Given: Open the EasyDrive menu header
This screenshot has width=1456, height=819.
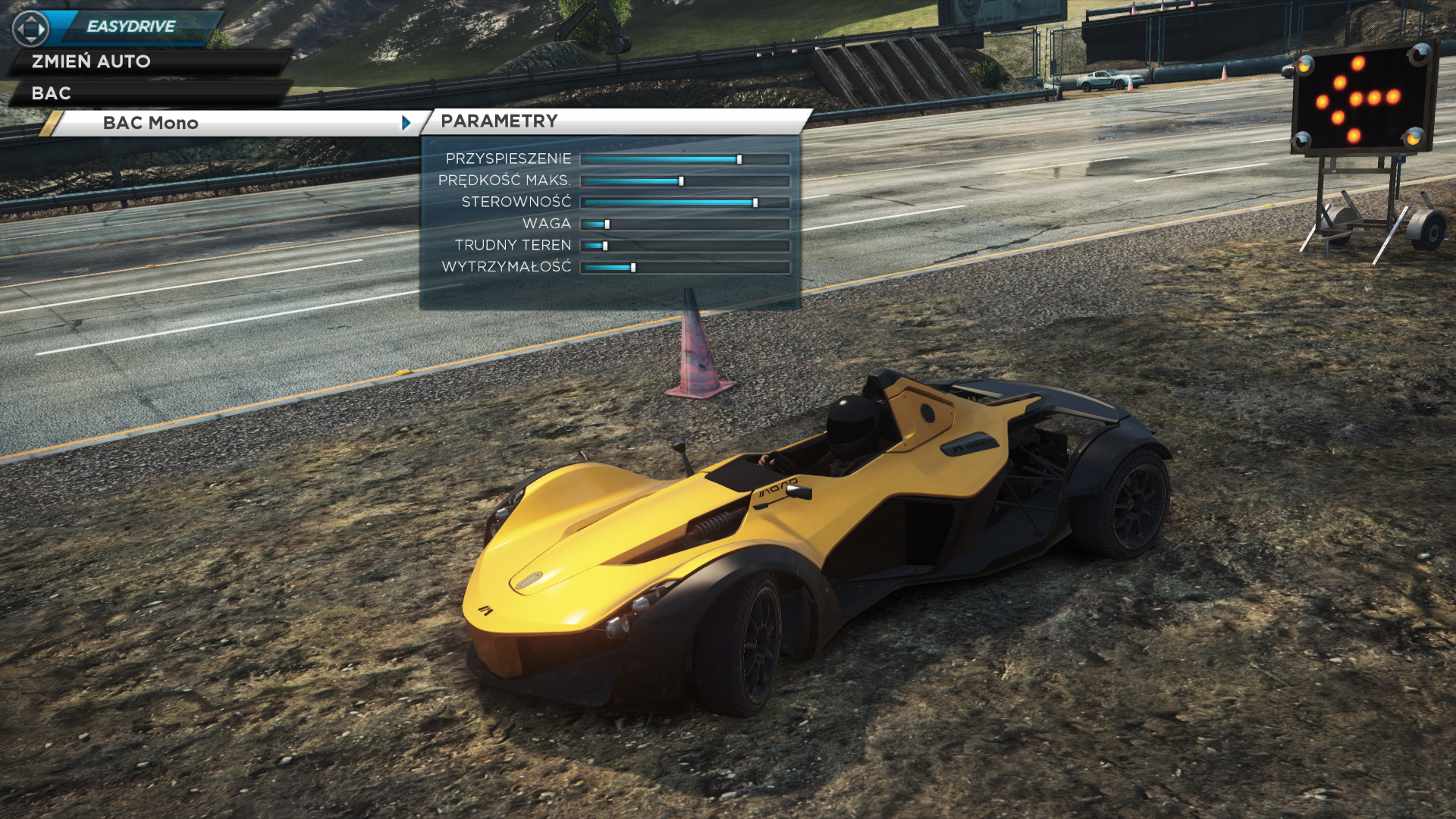Looking at the screenshot, I should tap(131, 27).
